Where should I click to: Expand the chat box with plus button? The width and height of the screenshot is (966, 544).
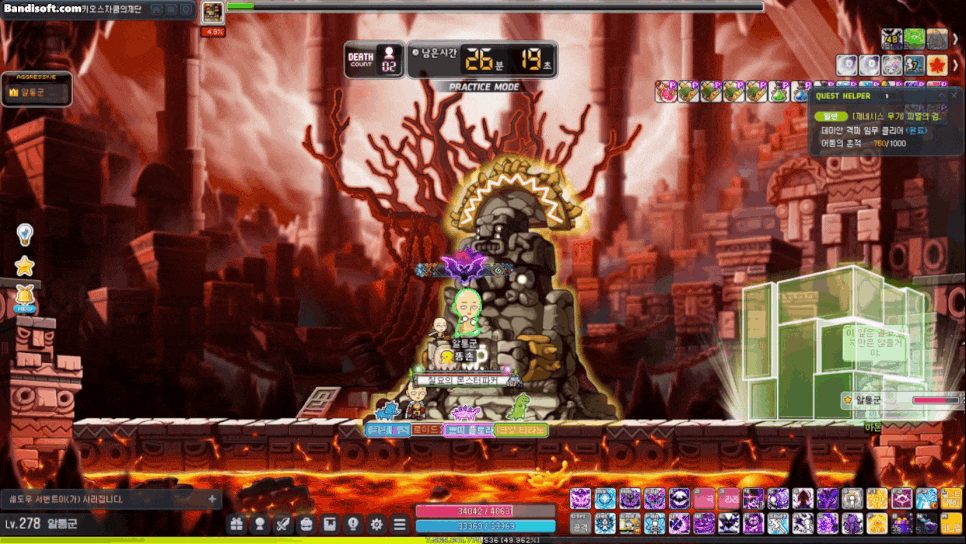(x=212, y=498)
